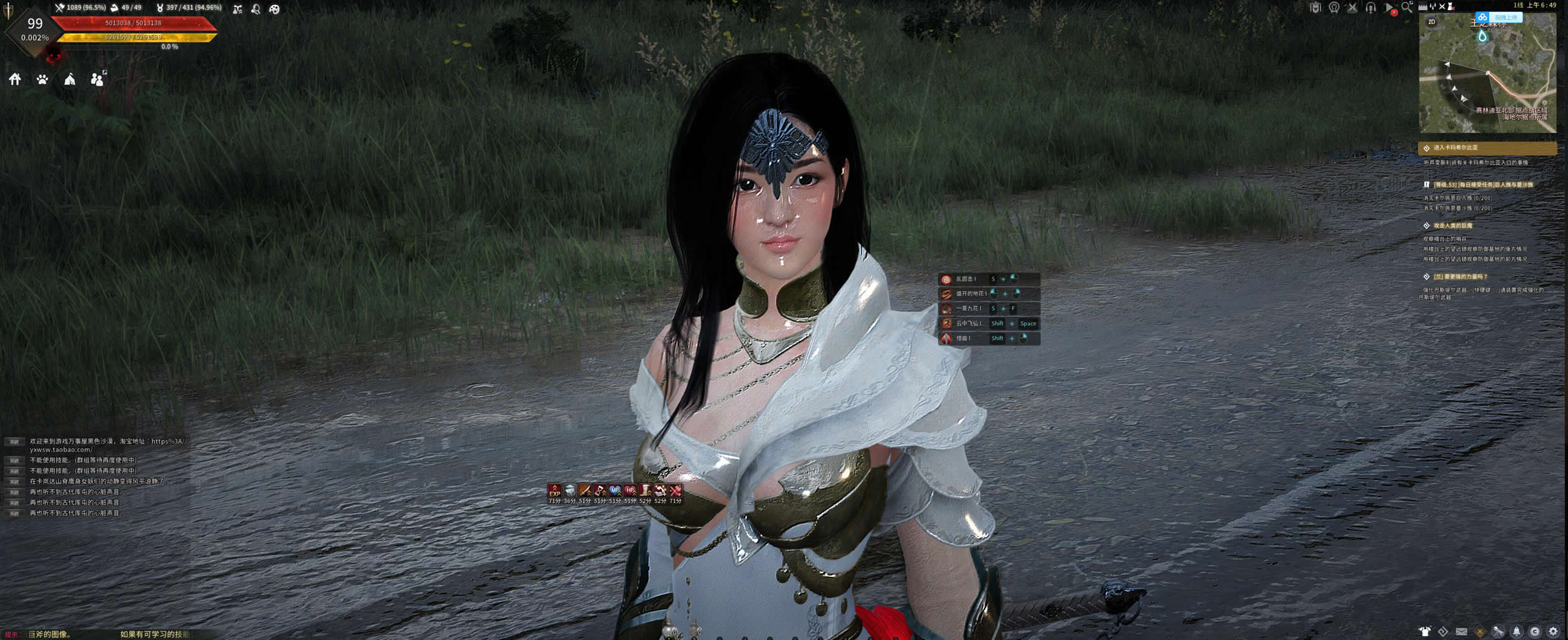This screenshot has height=640, width=1568.
Task: Click the play triangle icon with red badge
Action: click(x=1389, y=8)
